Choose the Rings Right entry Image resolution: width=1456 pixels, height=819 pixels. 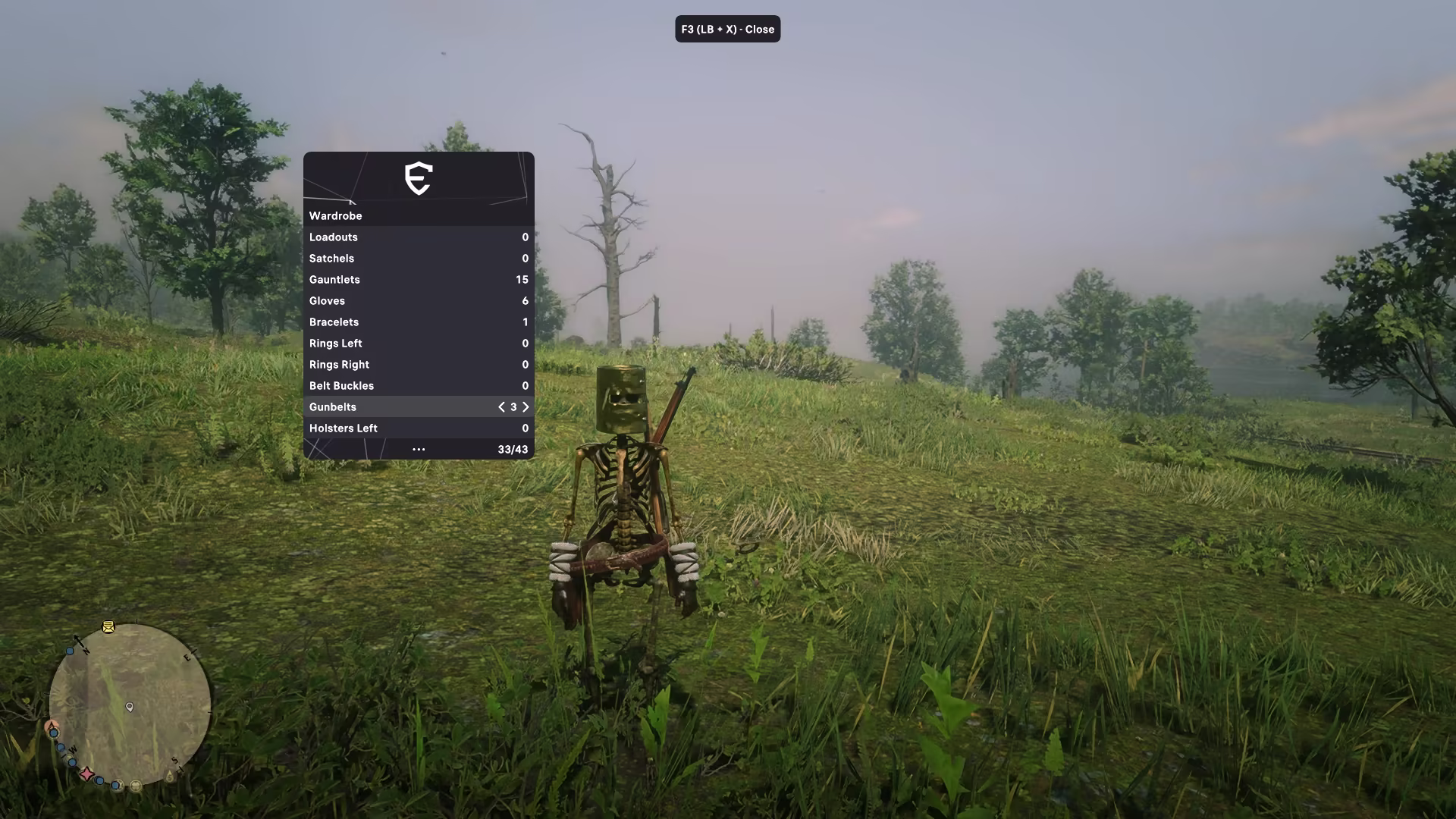point(418,365)
